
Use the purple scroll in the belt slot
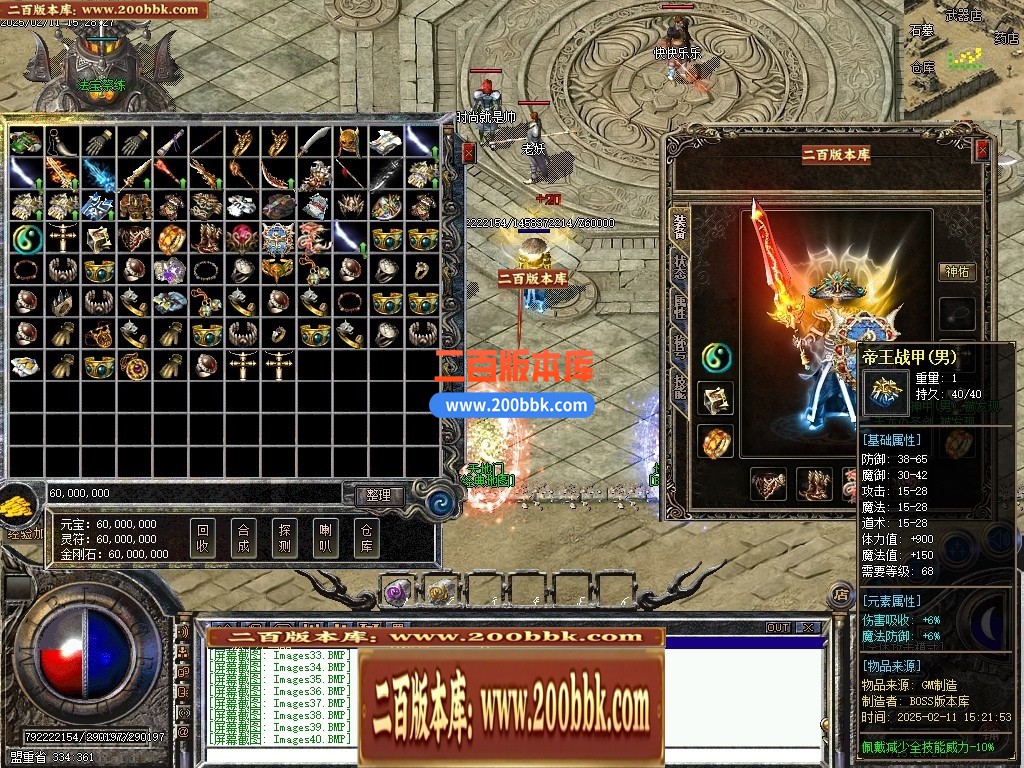pos(397,592)
